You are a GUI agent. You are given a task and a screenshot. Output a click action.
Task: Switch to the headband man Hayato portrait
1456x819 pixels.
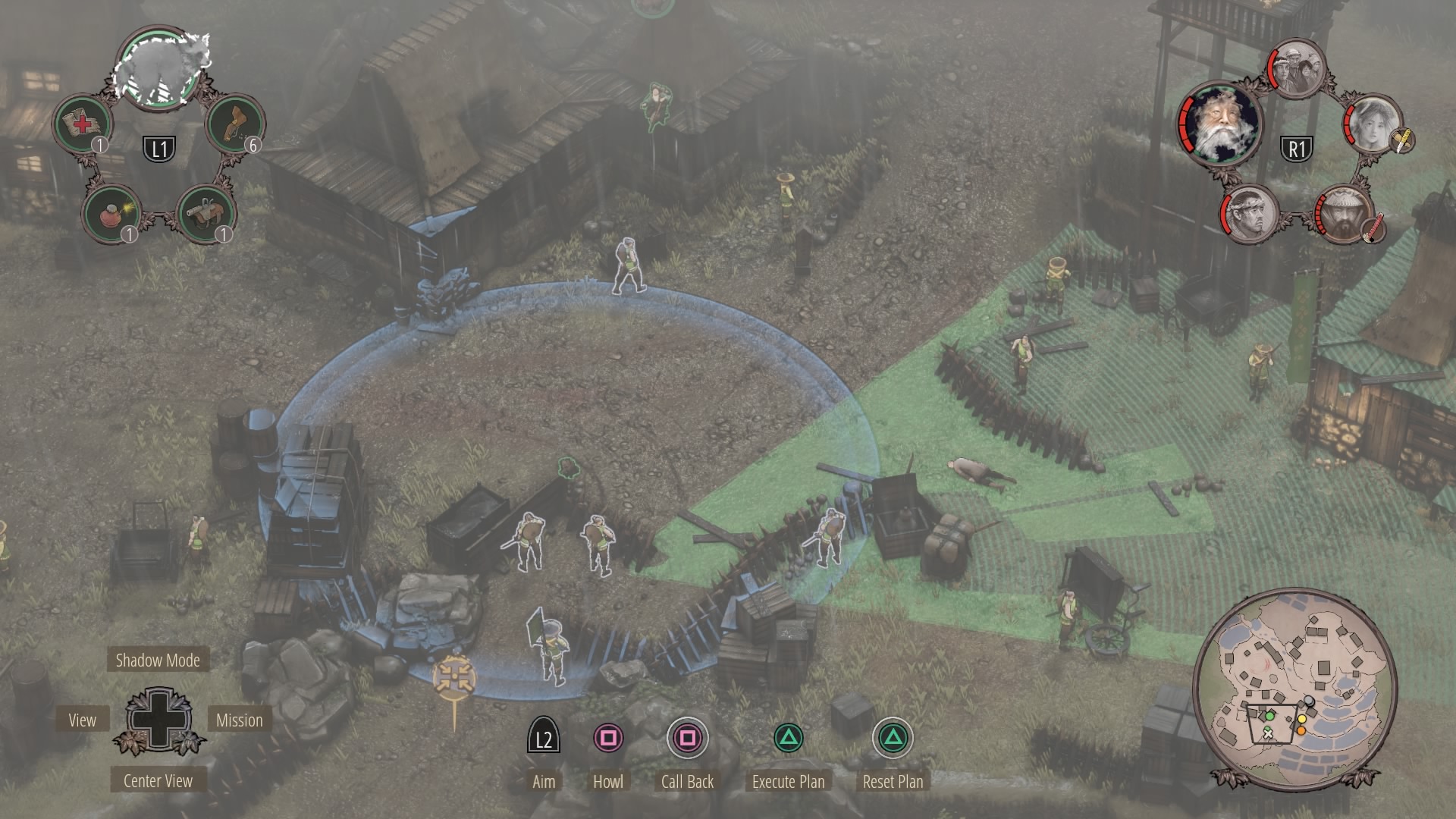pos(1250,215)
